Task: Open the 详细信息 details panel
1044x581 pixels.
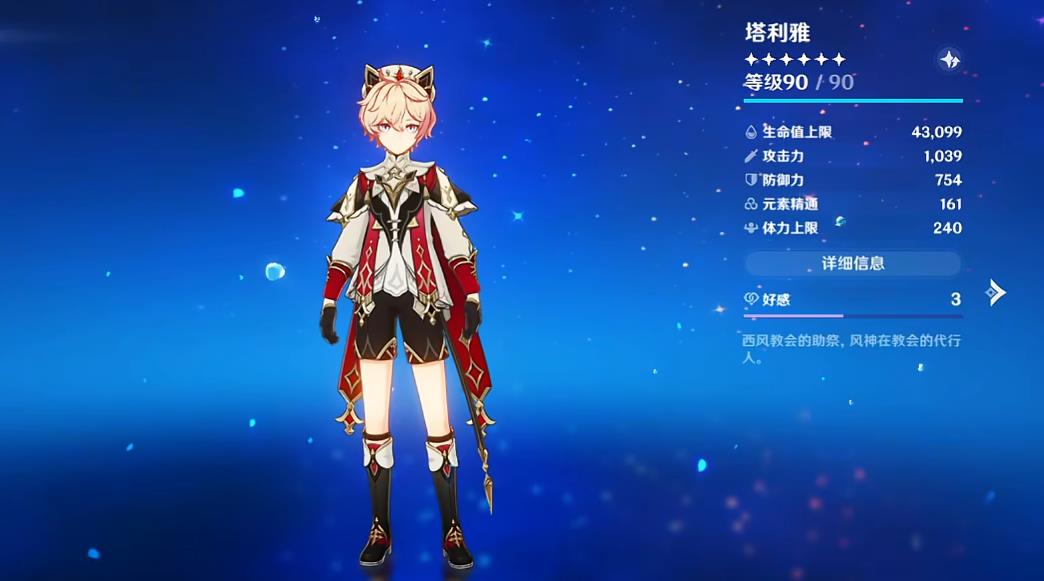Action: 852,264
